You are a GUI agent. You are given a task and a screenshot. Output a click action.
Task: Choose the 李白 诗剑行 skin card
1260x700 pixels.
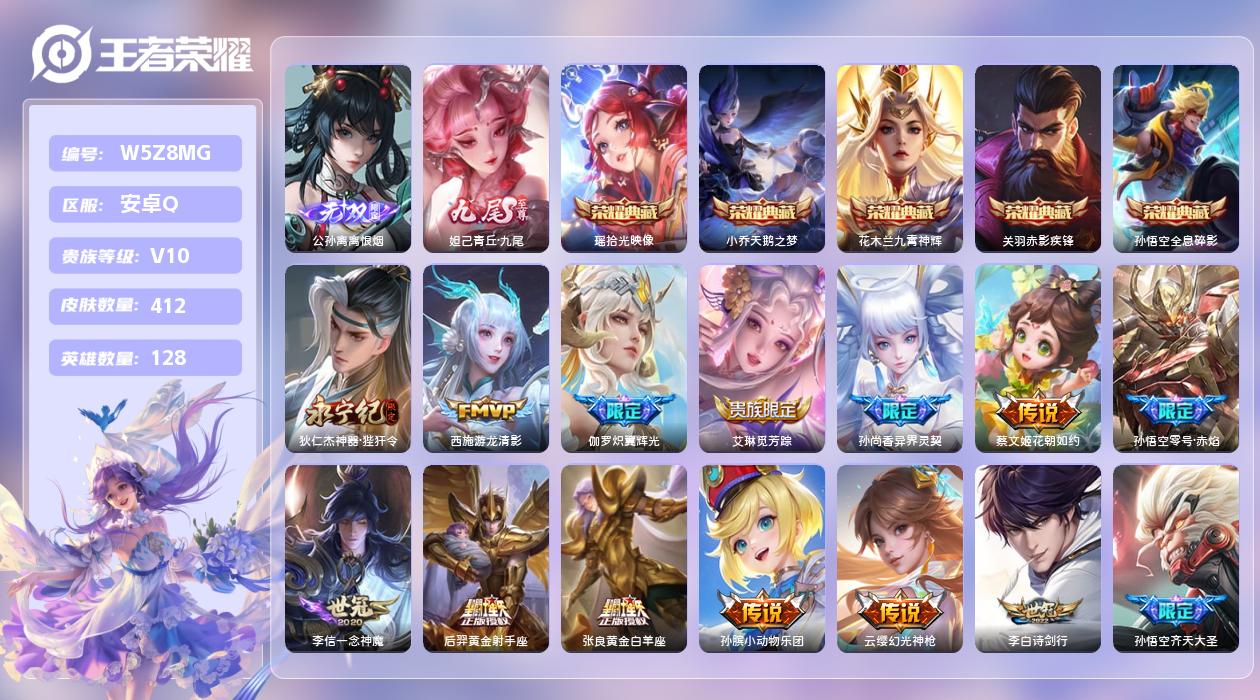tap(1038, 558)
